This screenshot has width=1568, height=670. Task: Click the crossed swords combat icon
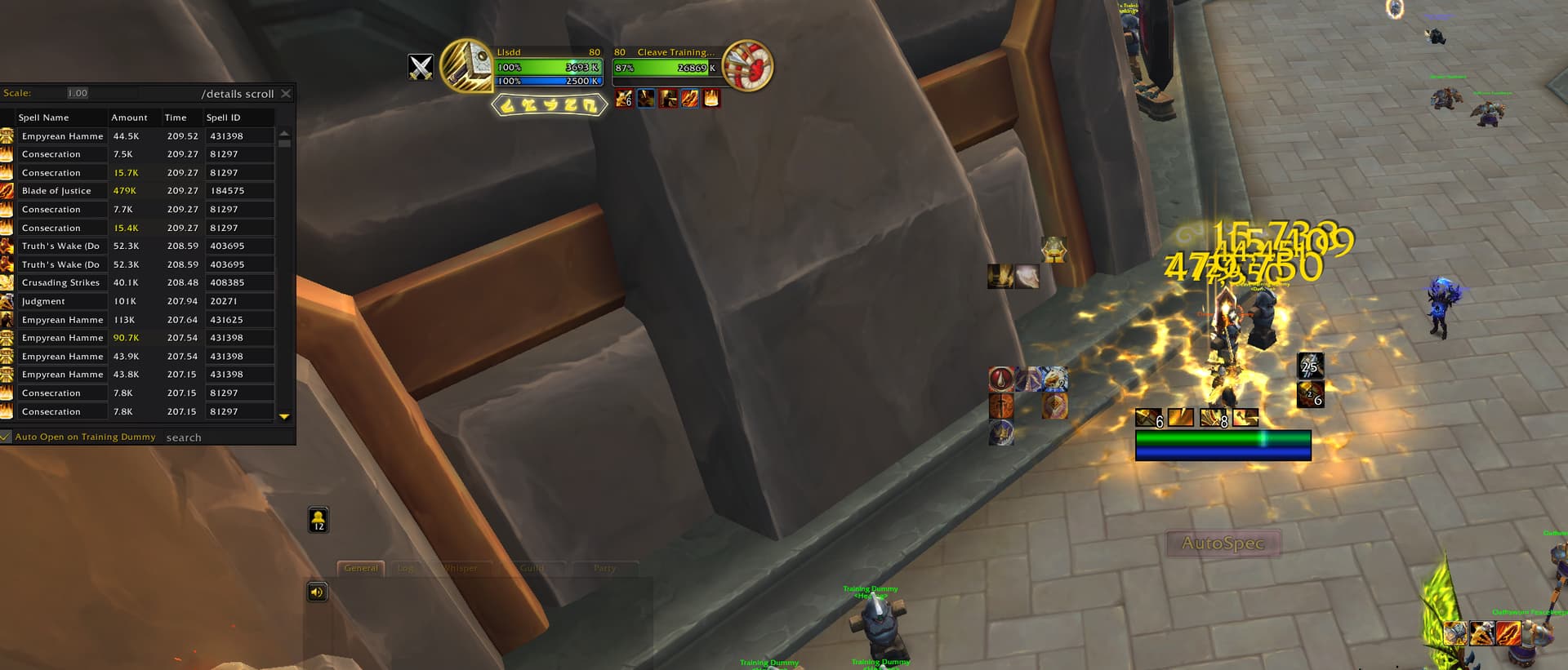pos(421,67)
